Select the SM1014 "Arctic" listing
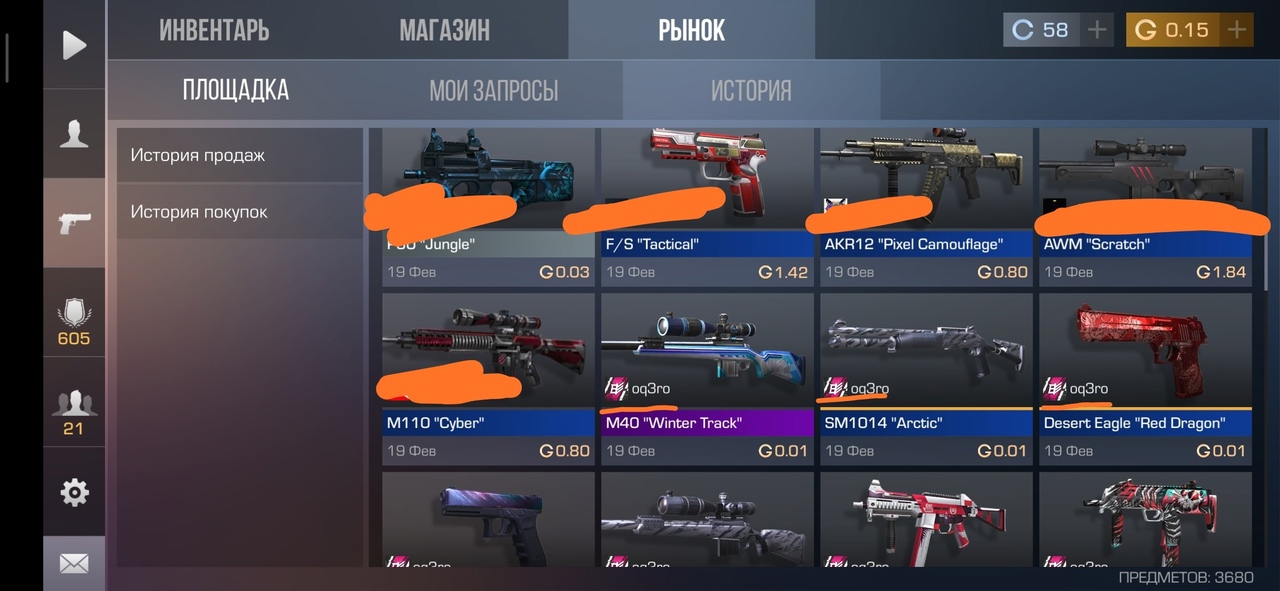Image resolution: width=1280 pixels, height=591 pixels. (926, 378)
